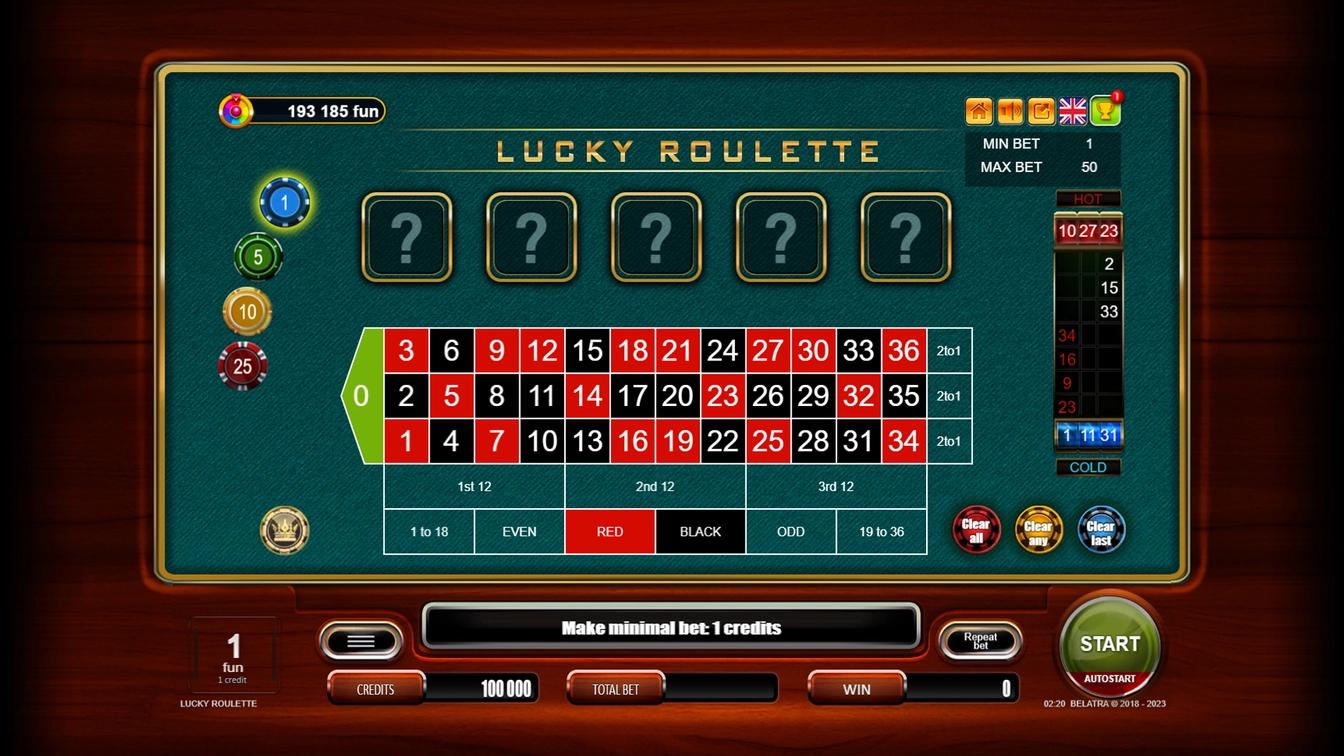Click the first question mark card
Screen dimensions: 1344x756
[x=406, y=237]
